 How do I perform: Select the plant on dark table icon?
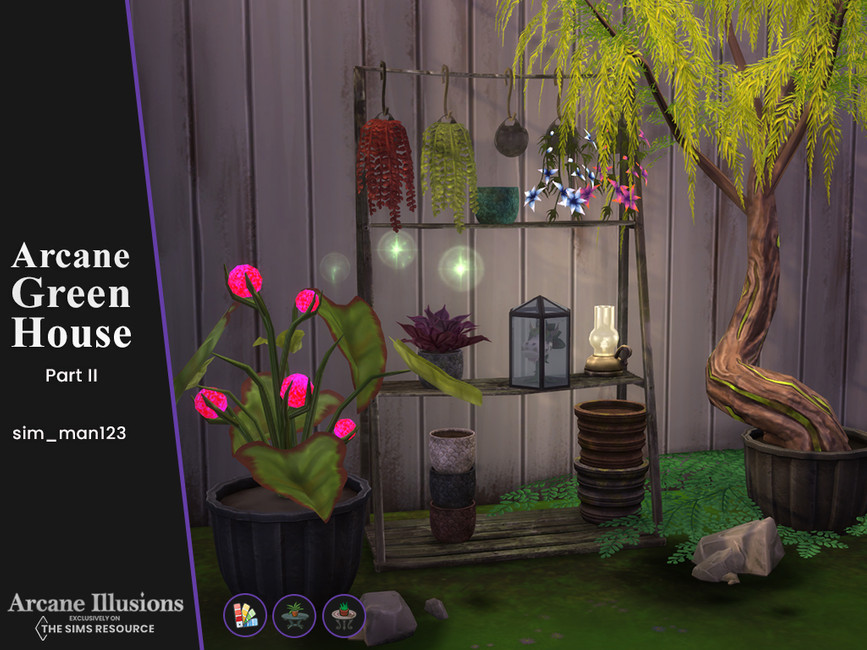click(x=293, y=615)
